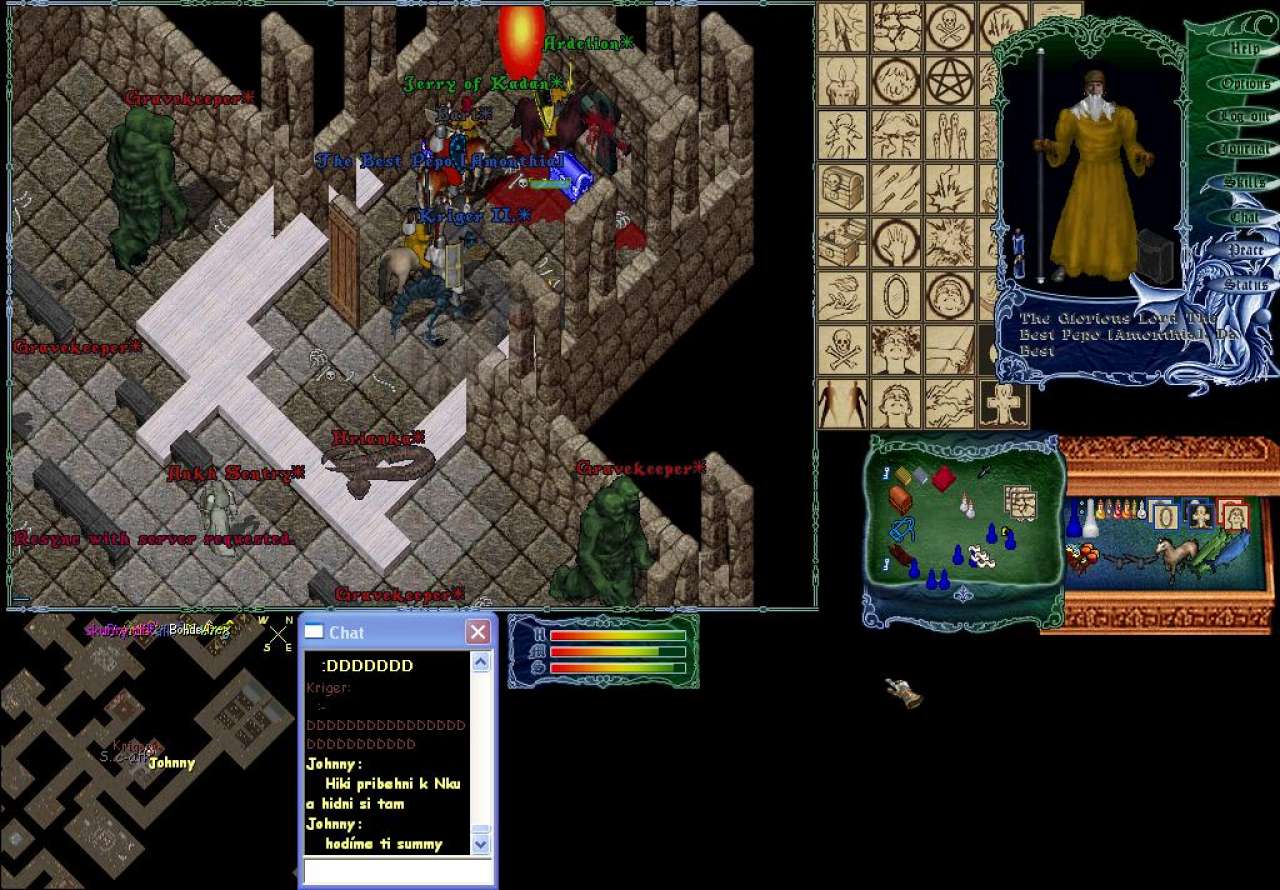The image size is (1280, 890).
Task: Click the Chat button on the paperdoll
Action: click(x=1244, y=216)
